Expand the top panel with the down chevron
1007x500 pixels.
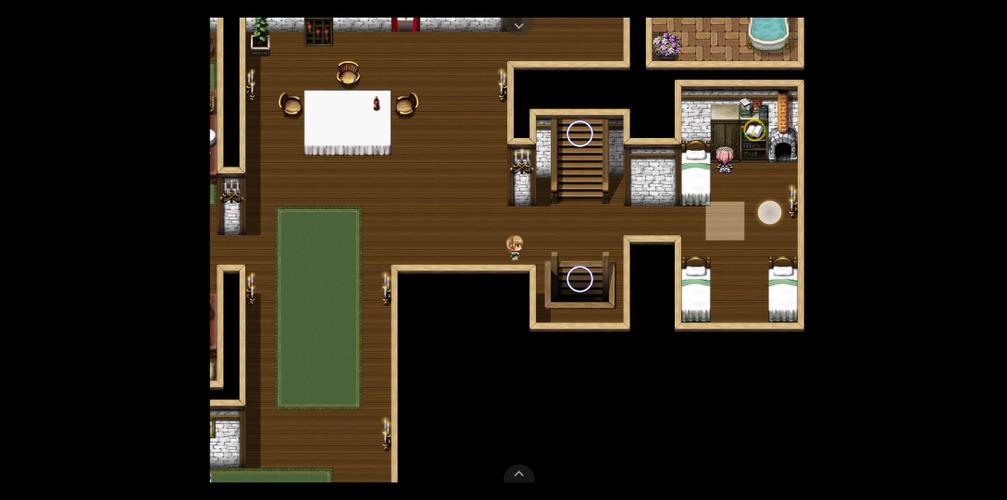pos(518,26)
